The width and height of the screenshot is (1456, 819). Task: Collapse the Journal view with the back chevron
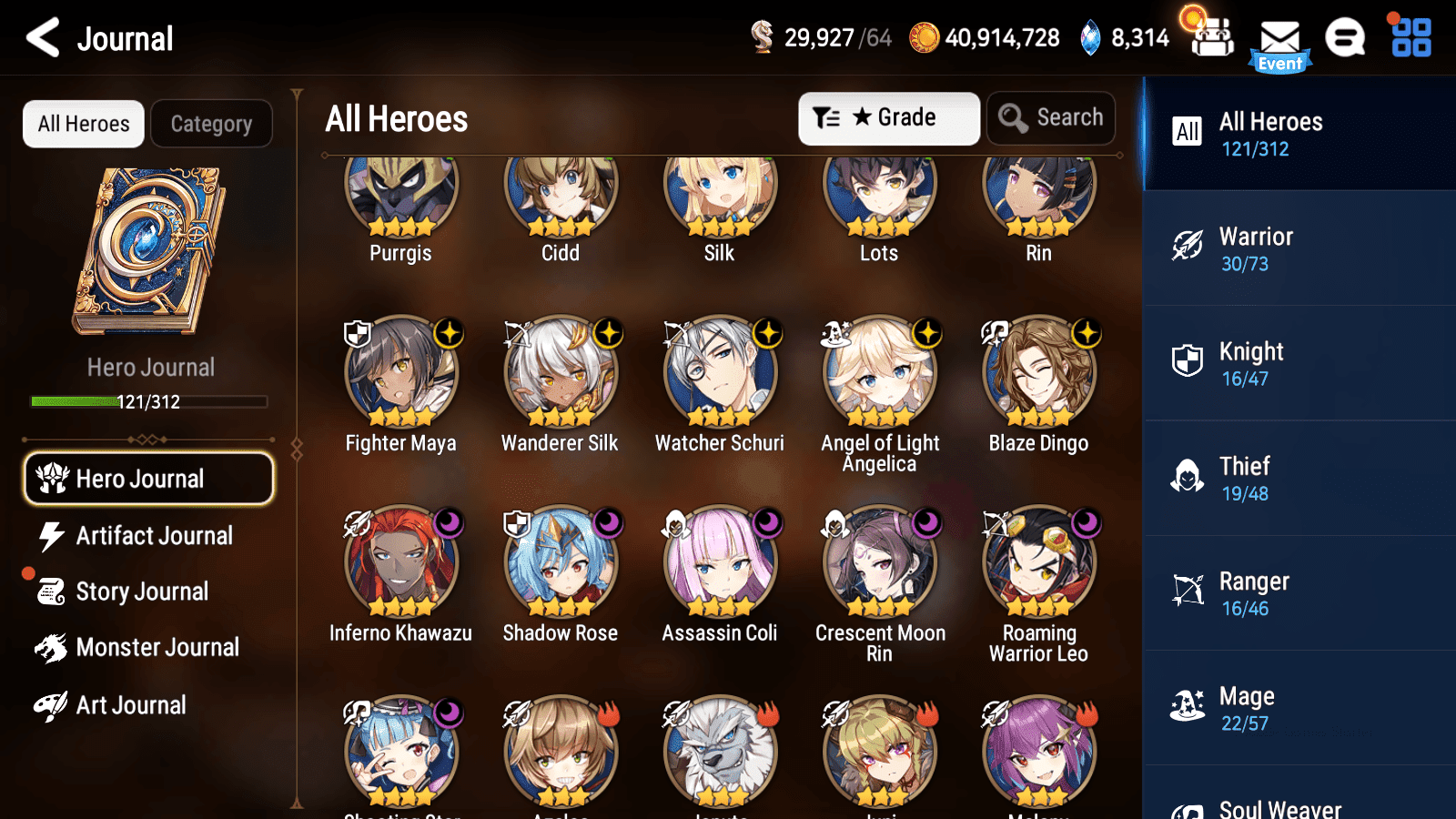click(x=40, y=37)
